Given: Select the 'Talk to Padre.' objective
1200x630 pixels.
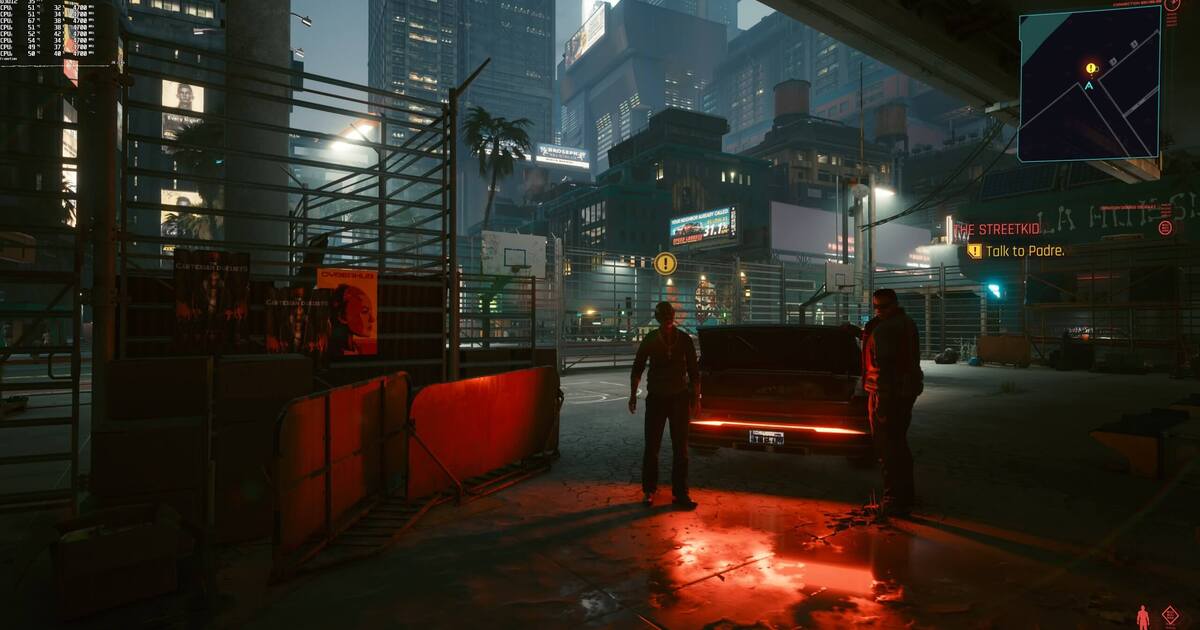Looking at the screenshot, I should (1024, 251).
